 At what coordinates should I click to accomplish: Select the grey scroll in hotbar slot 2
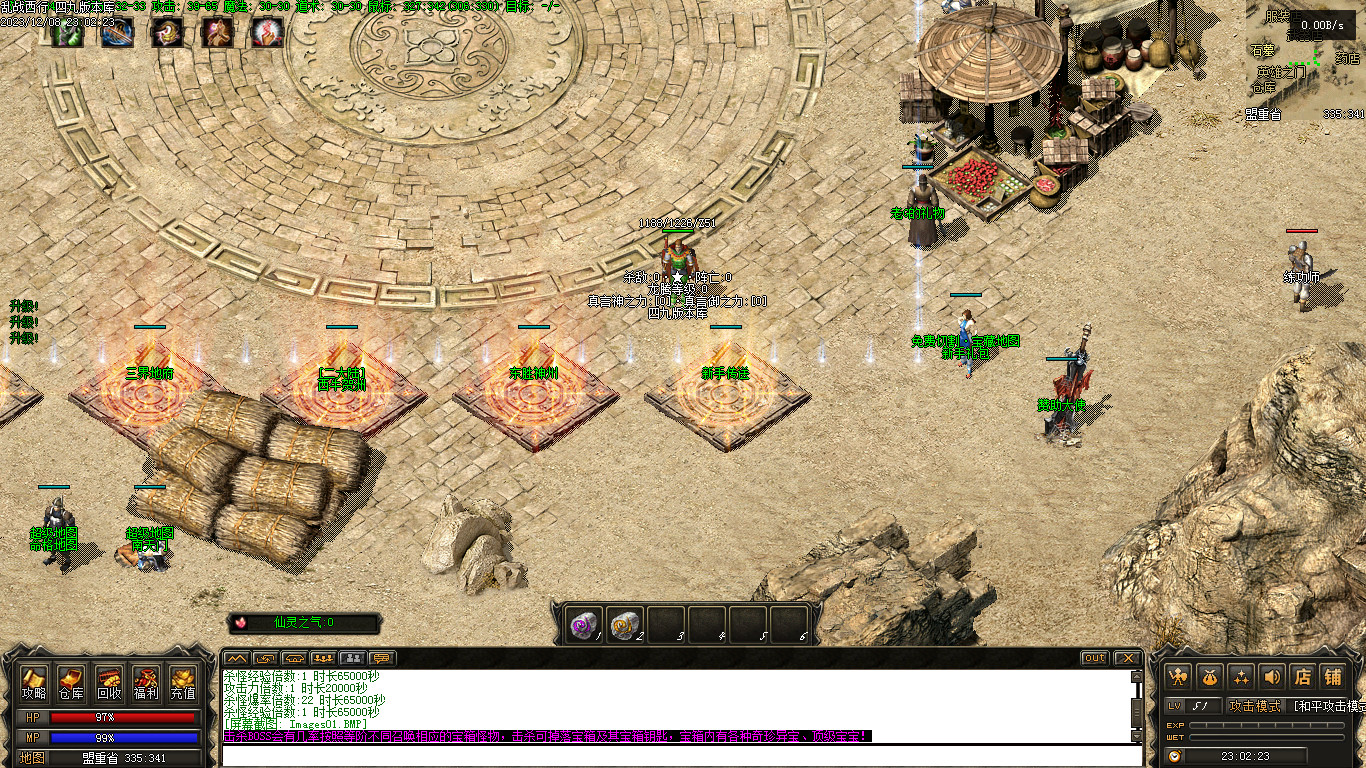coord(623,626)
